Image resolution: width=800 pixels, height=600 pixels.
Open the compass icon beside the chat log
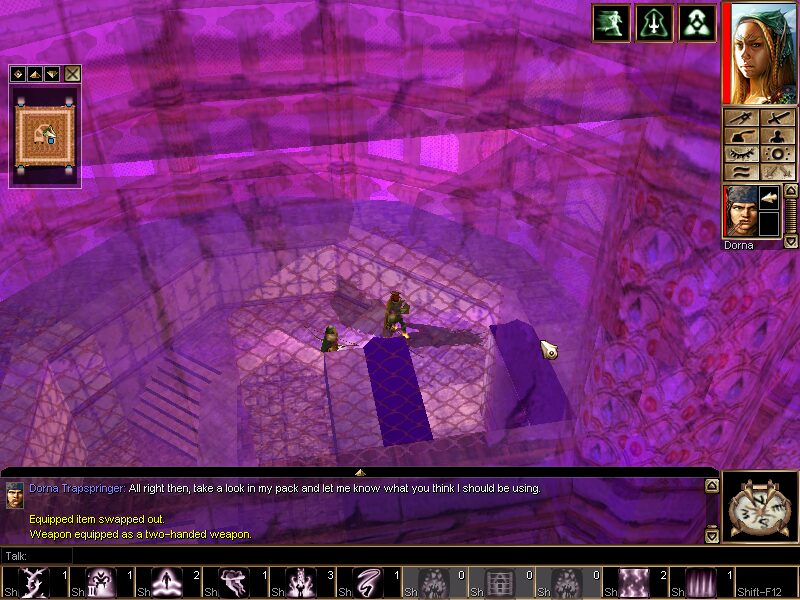click(758, 507)
